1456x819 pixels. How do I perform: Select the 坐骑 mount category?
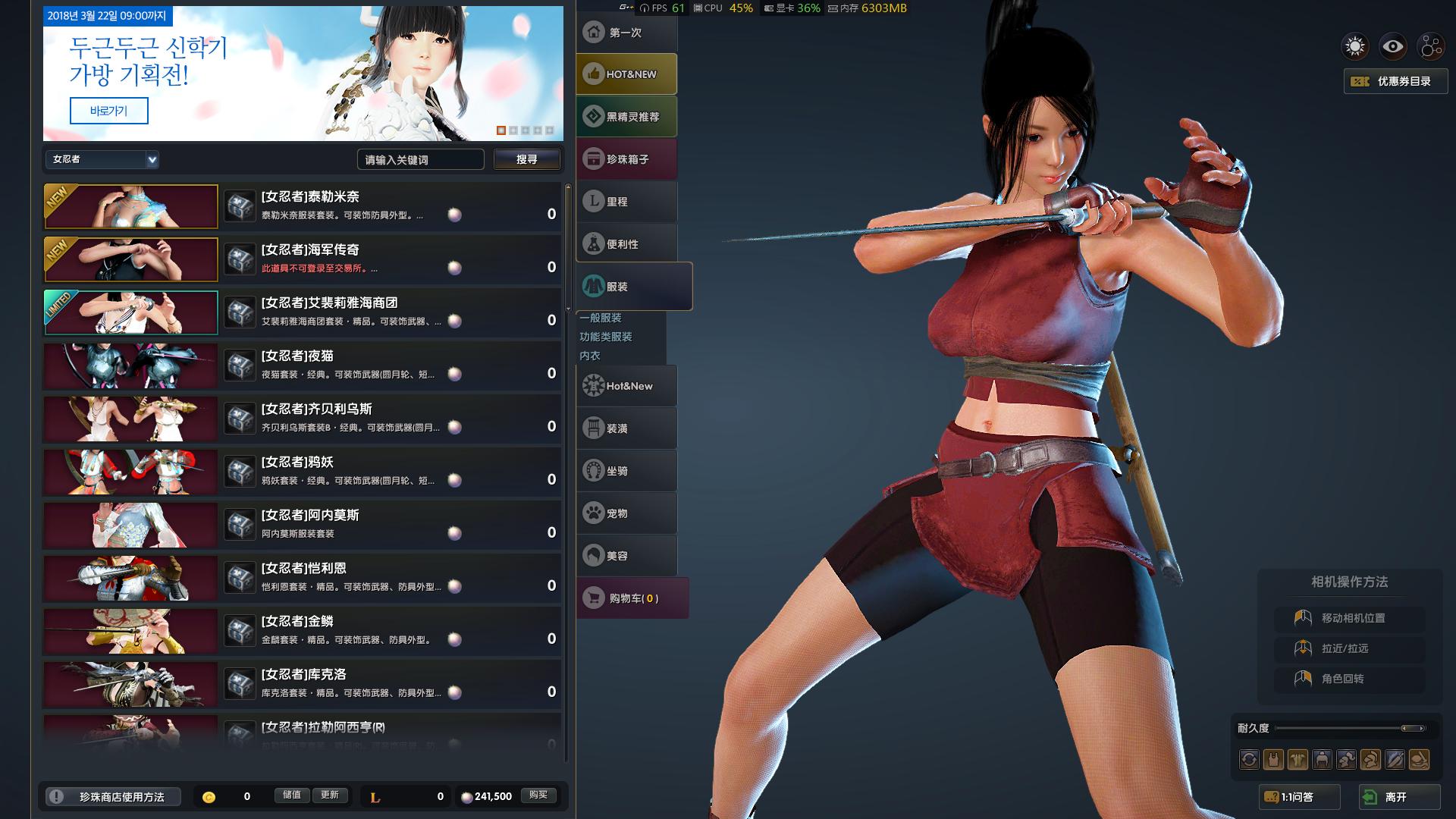click(626, 471)
